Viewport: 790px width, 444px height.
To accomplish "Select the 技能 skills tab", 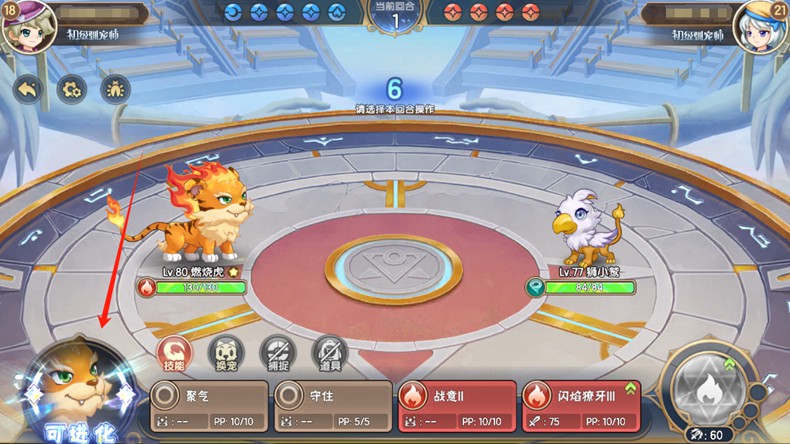I will (174, 353).
